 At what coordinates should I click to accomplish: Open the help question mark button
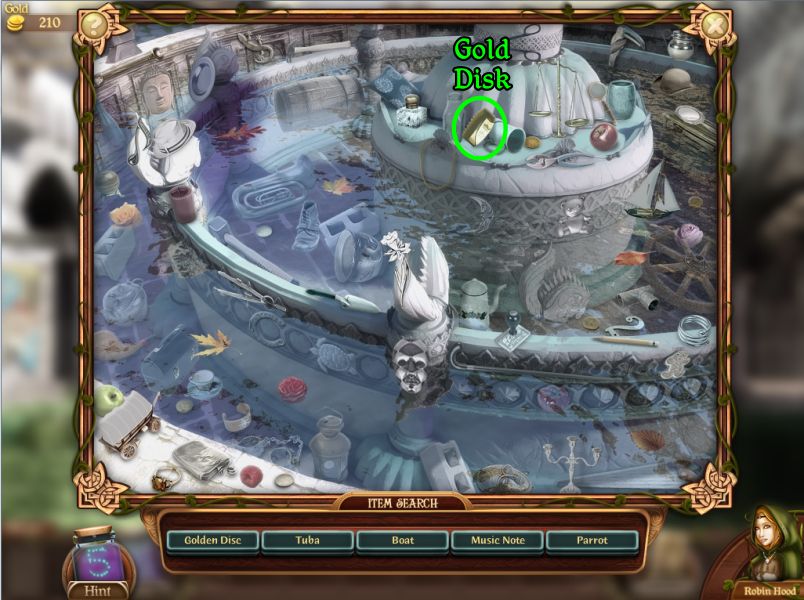click(93, 24)
